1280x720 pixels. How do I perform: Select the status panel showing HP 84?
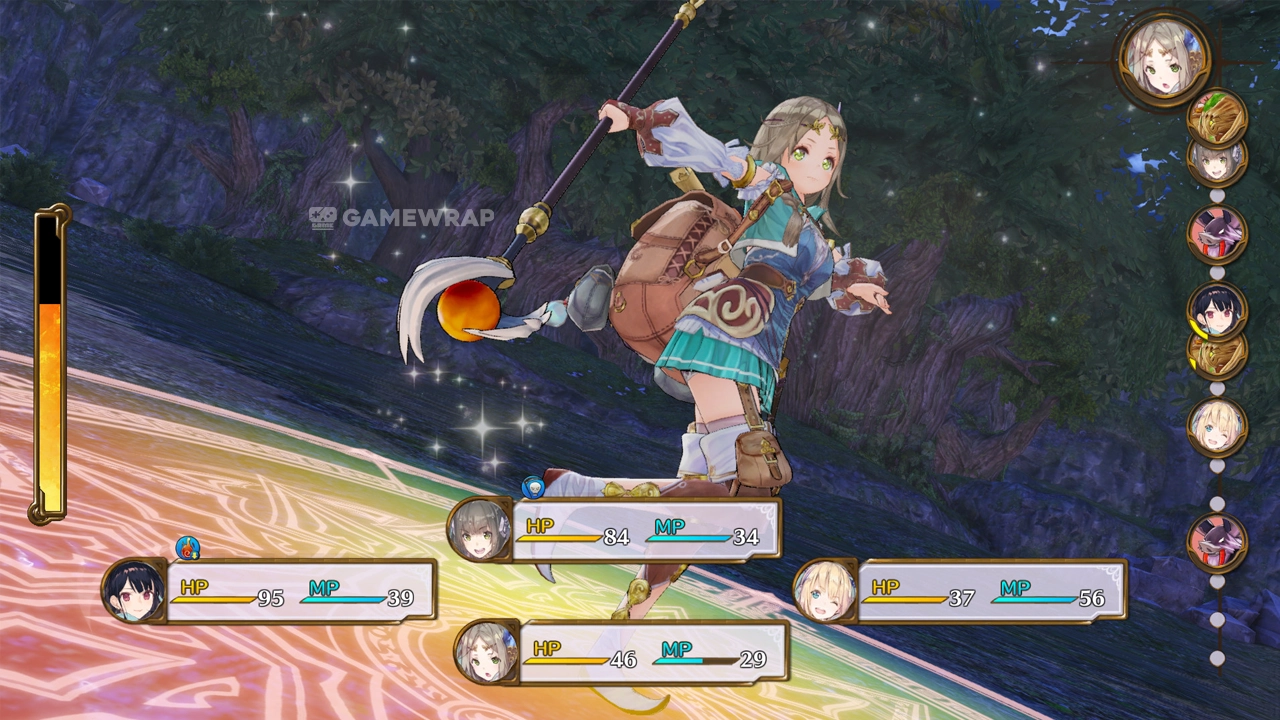tap(615, 530)
